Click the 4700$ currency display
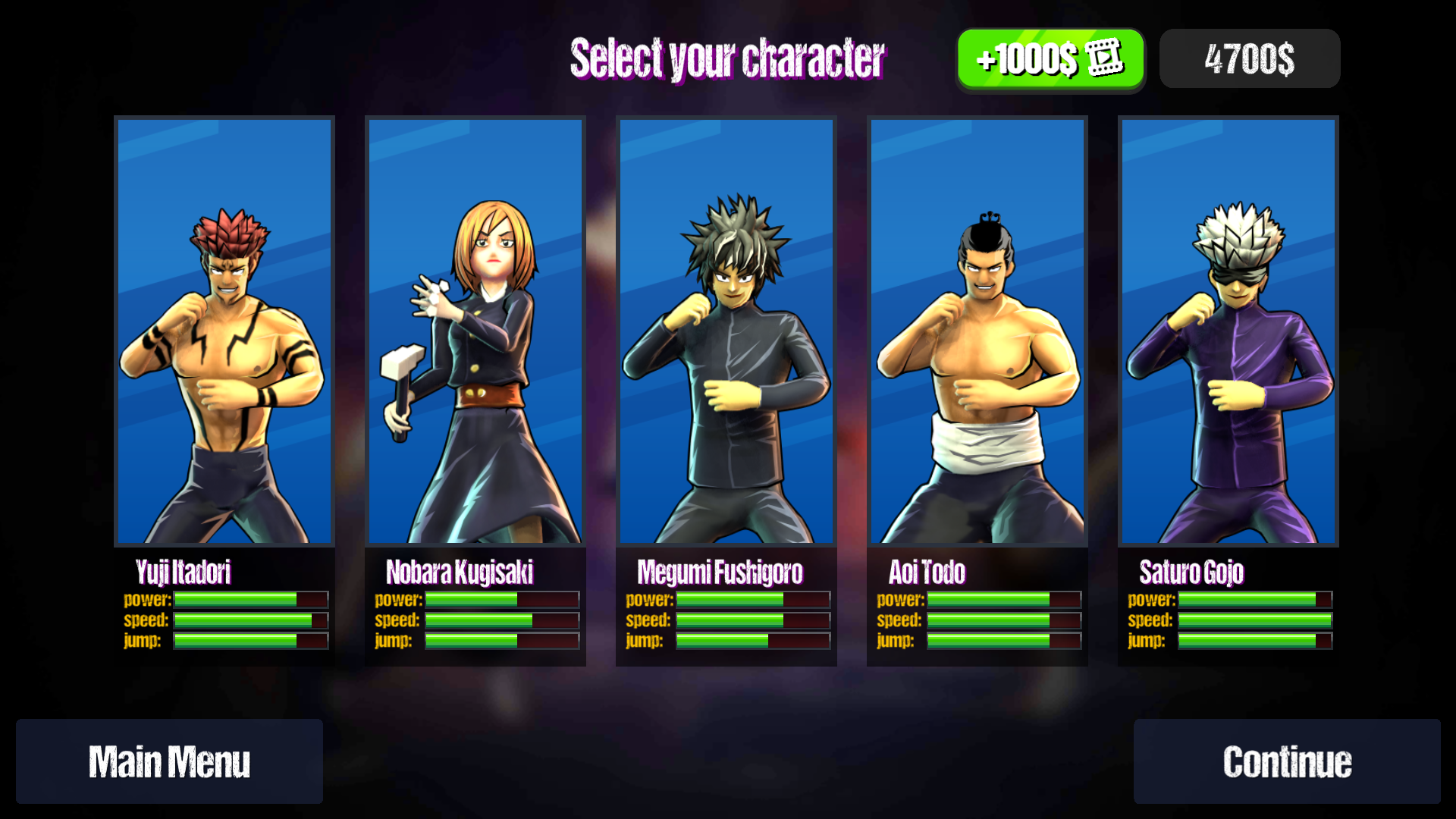 pyautogui.click(x=1249, y=58)
